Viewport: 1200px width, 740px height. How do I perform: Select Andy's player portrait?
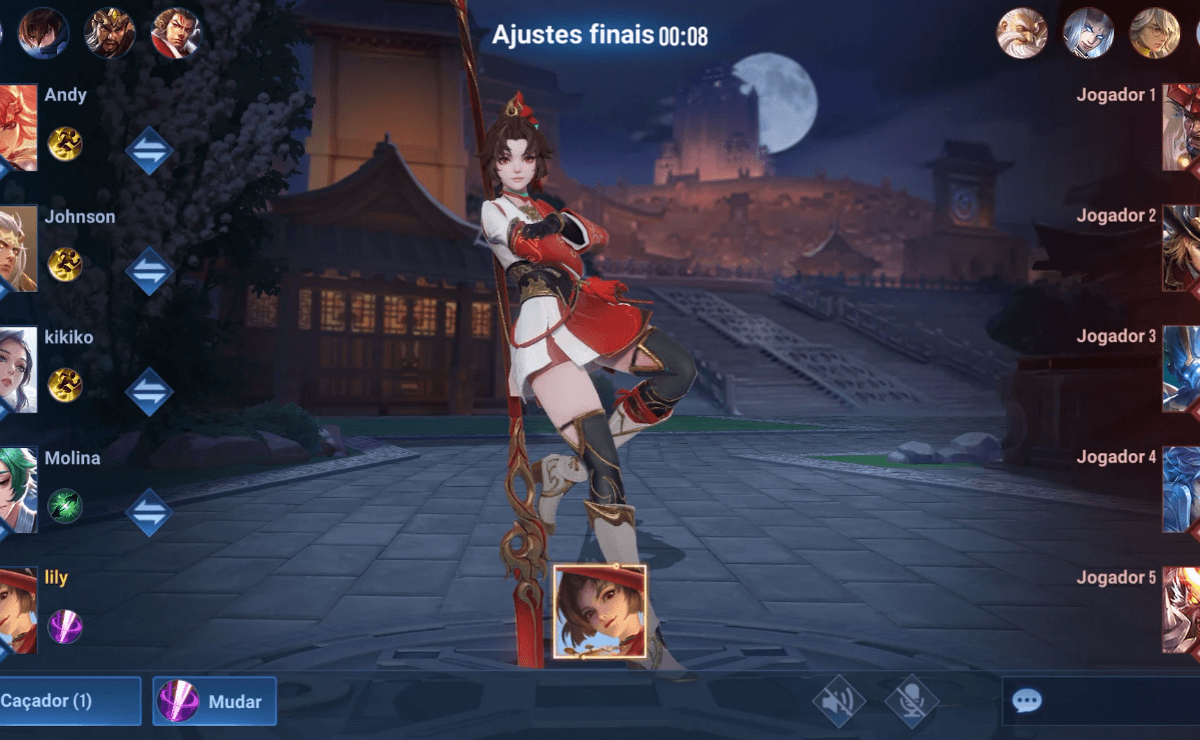pos(18,127)
